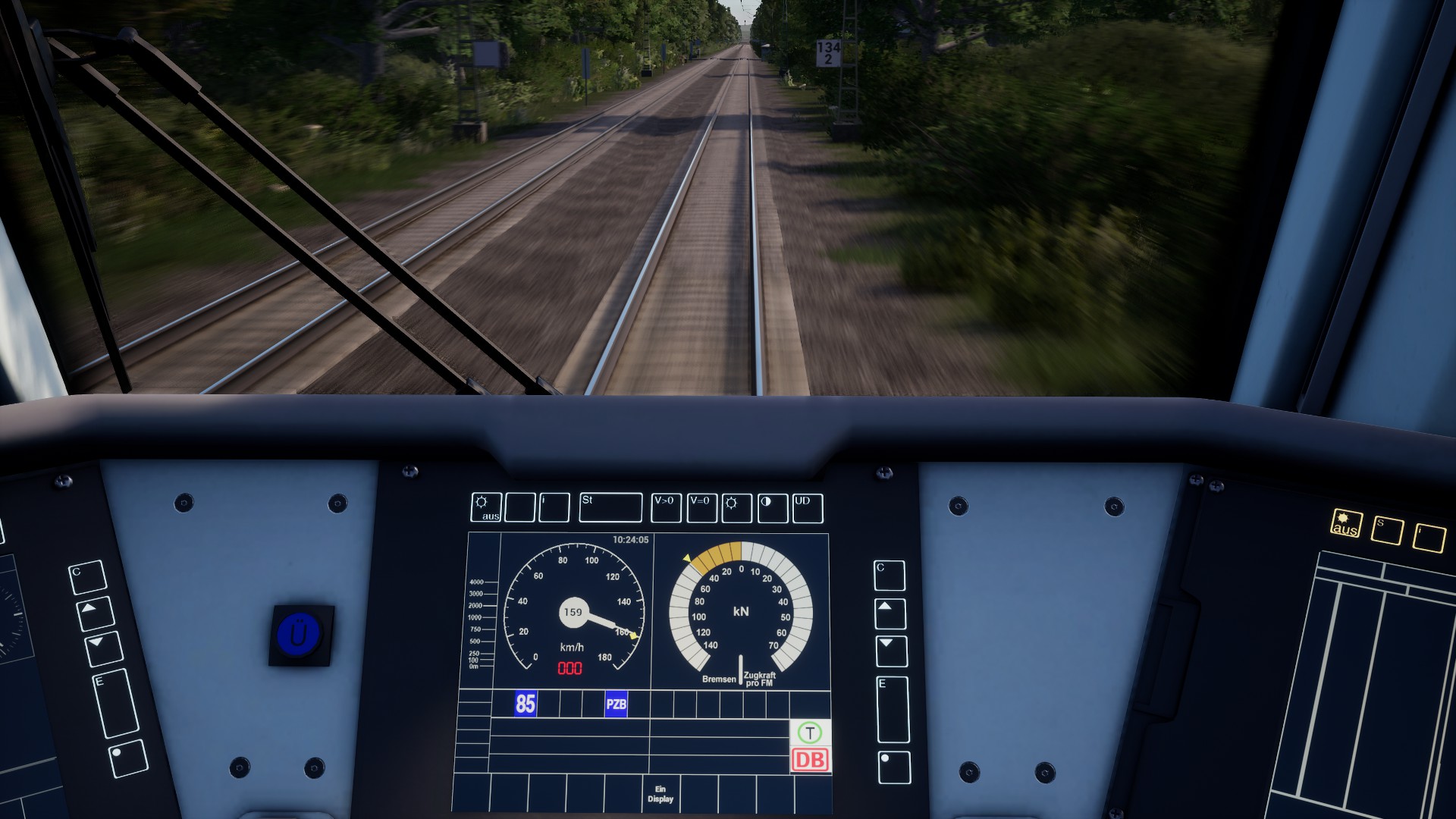The image size is (1456, 819).
Task: Select the 'Ein Display' softkey
Action: point(661,794)
